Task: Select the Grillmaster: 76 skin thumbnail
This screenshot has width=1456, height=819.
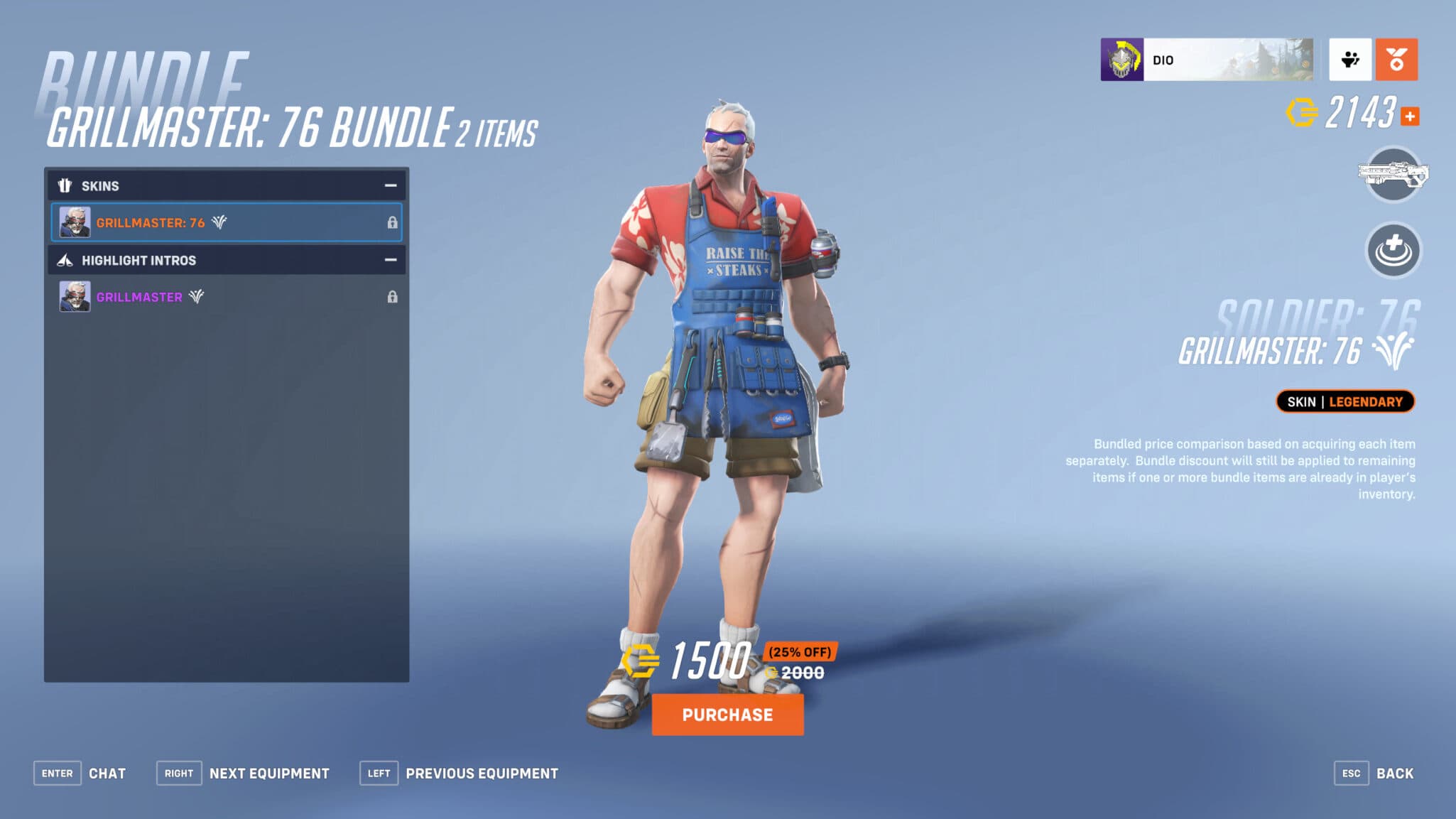Action: coord(75,222)
